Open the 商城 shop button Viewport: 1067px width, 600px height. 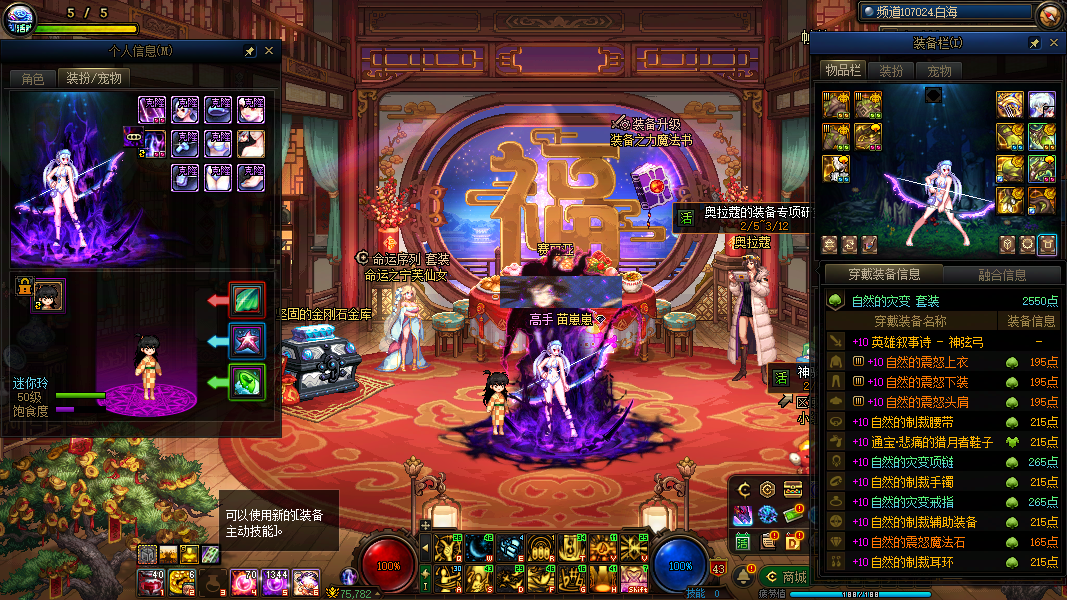784,577
